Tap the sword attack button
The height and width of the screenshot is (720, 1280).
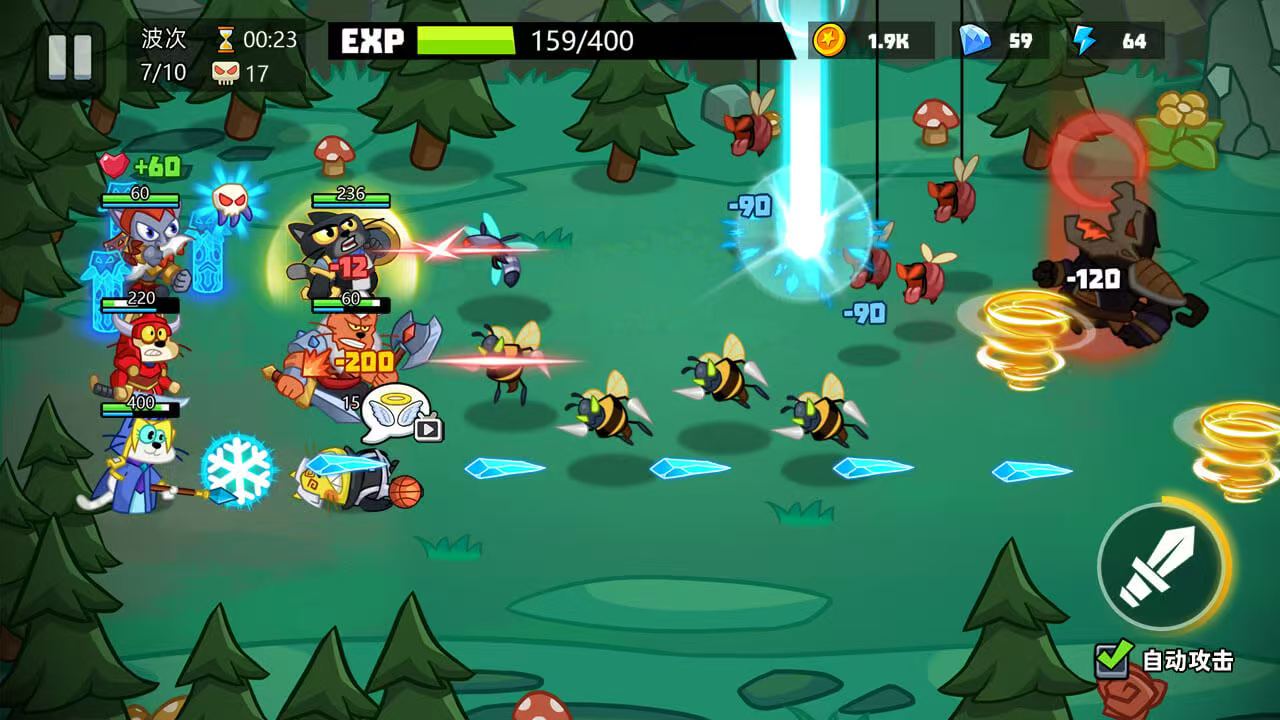[x=1159, y=566]
